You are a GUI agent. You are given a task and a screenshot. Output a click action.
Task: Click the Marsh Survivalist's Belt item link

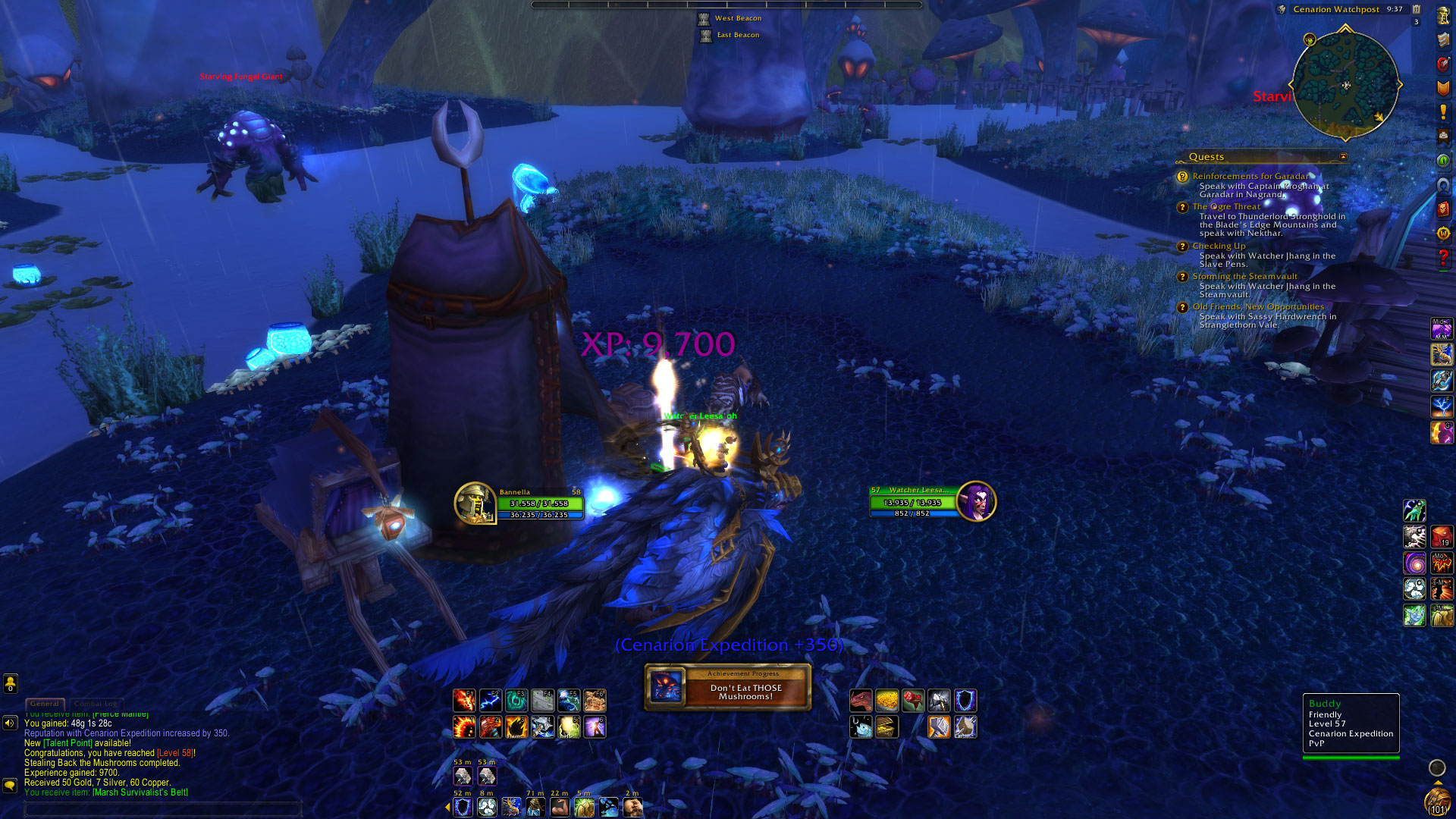coord(140,792)
